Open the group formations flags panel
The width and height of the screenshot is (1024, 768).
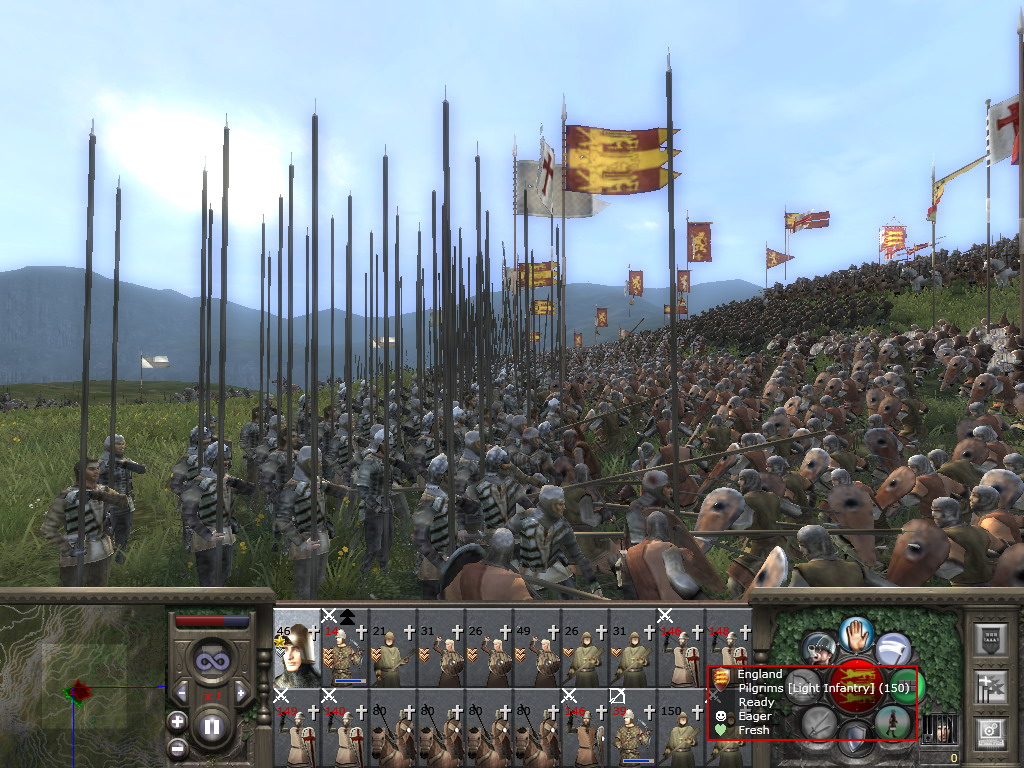pyautogui.click(x=988, y=686)
